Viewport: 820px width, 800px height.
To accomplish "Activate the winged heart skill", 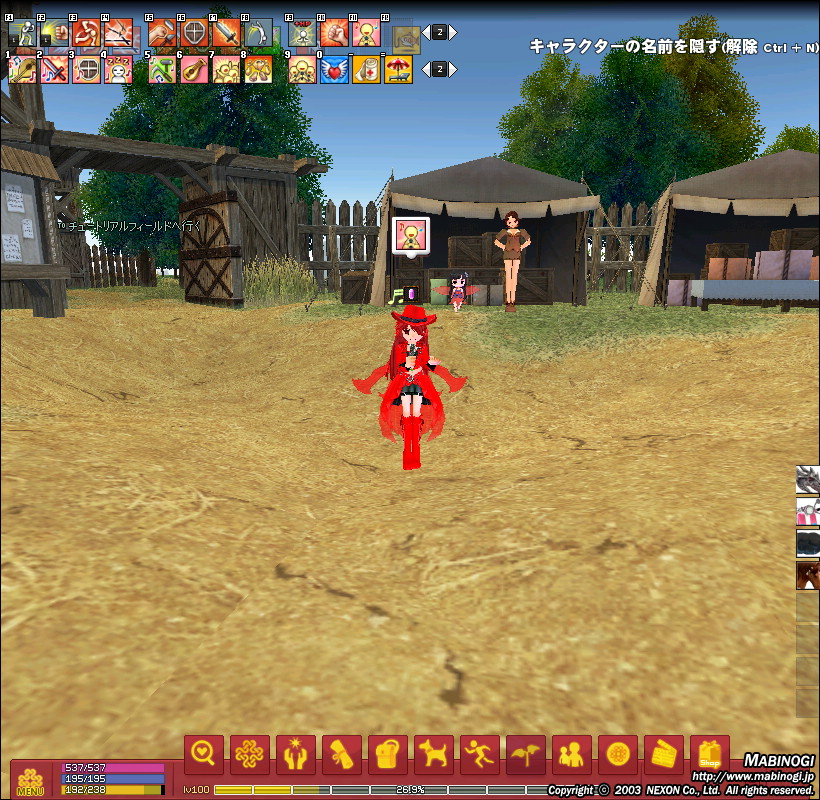I will click(334, 69).
